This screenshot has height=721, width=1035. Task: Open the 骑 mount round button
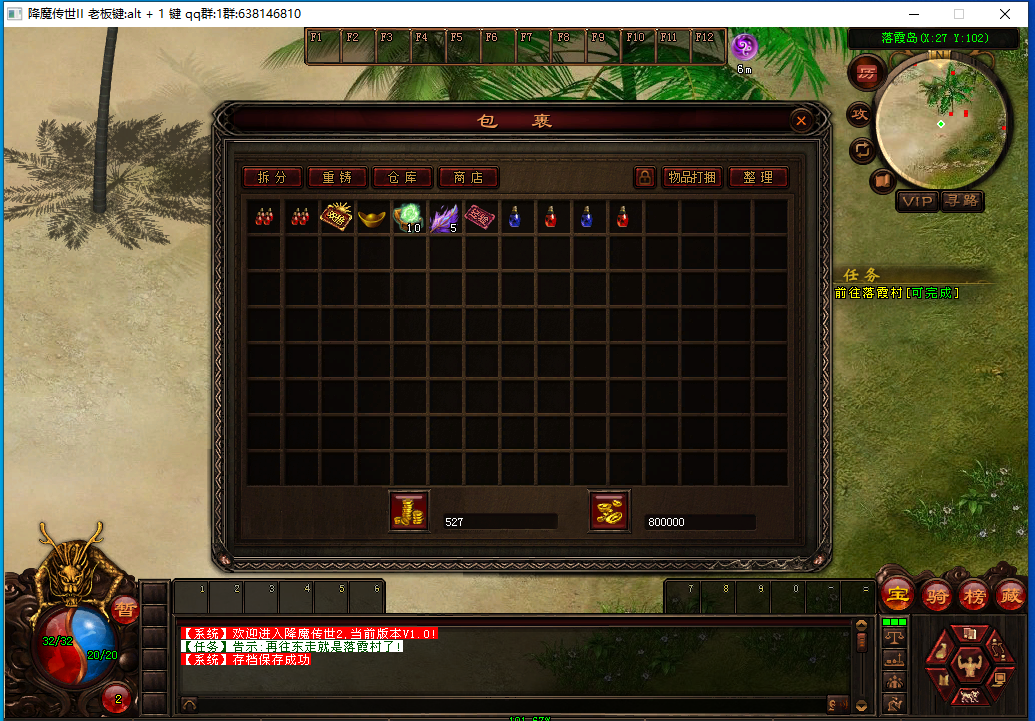click(x=936, y=595)
